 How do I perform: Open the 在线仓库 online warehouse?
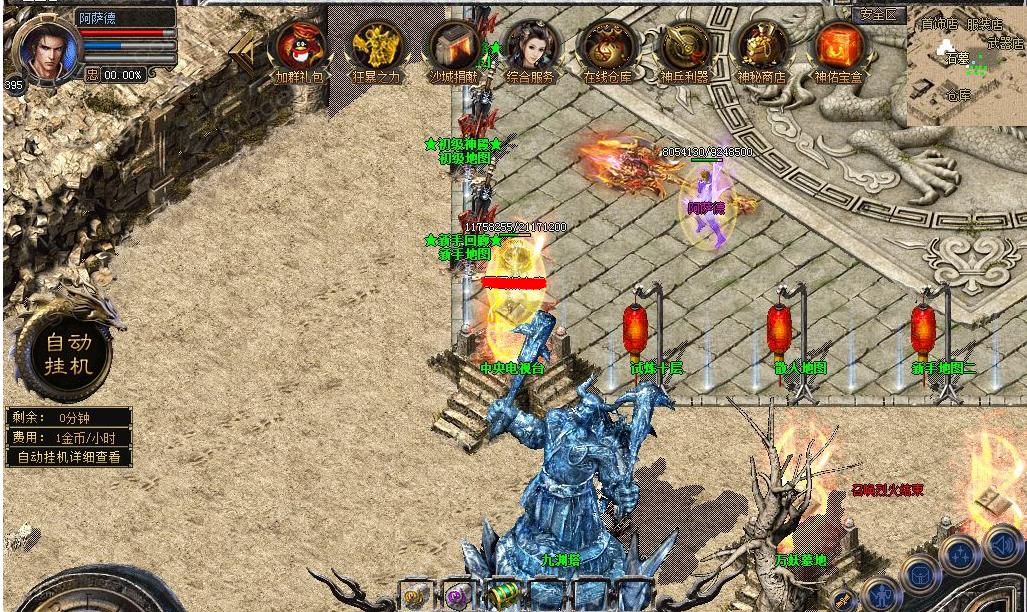(x=607, y=48)
